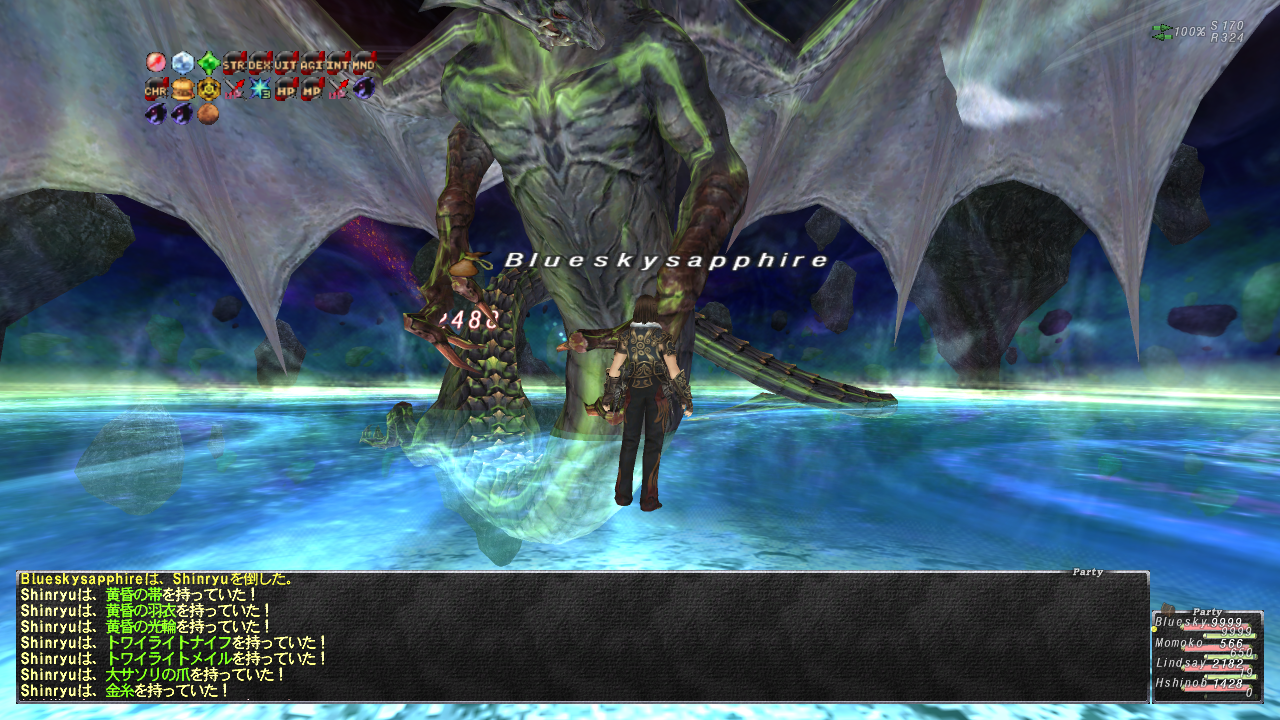Select the gold hexagon emblem status icon

coord(208,90)
